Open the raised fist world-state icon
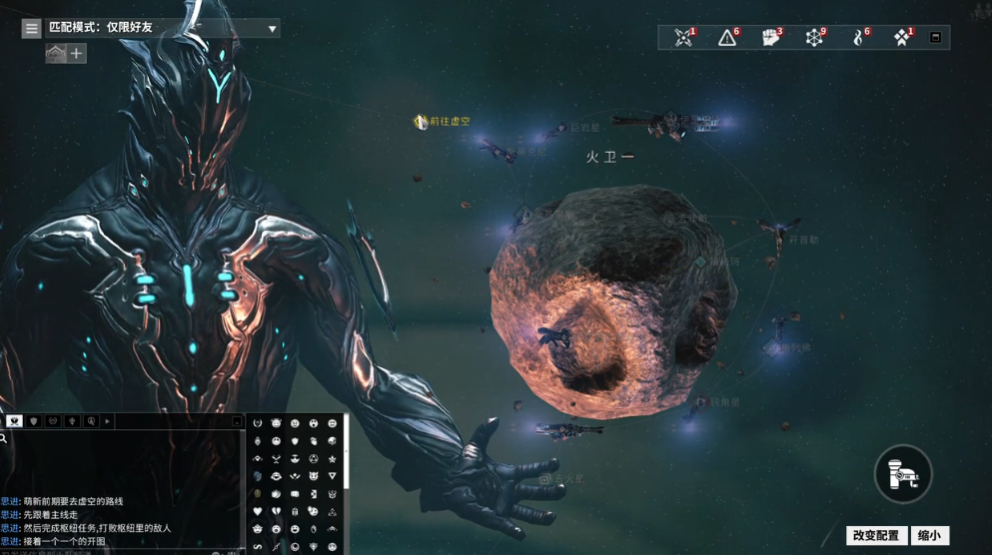Screen dimensions: 992x555 pyautogui.click(x=771, y=38)
